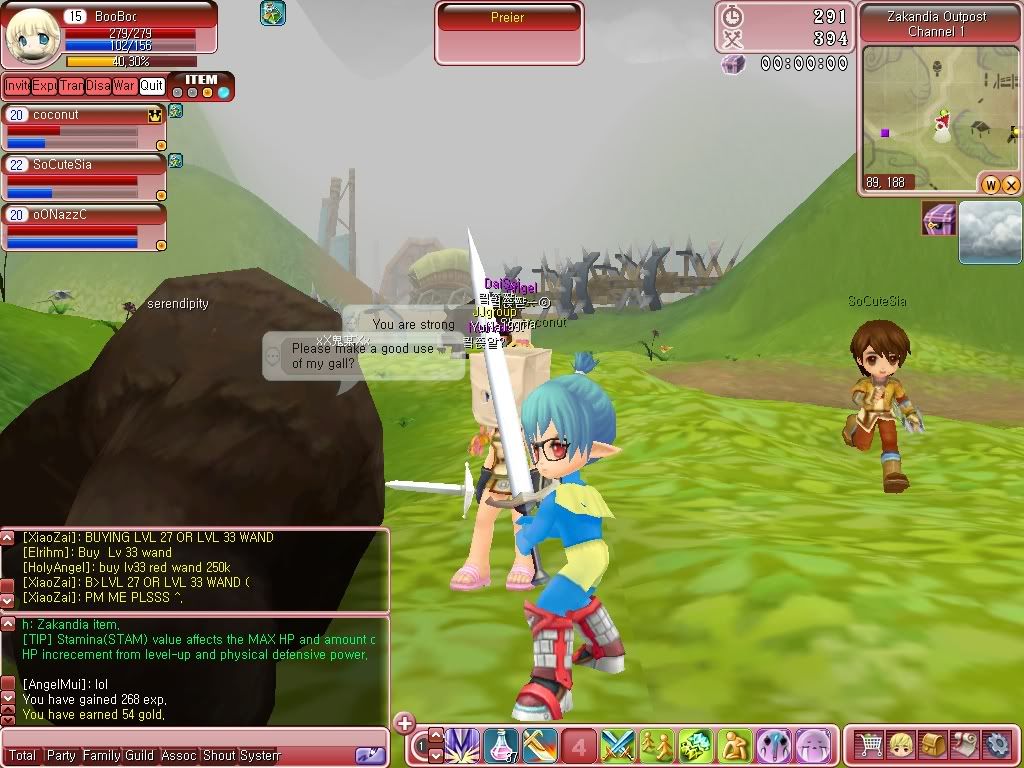Open the backpack inventory
Image resolution: width=1024 pixels, height=768 pixels.
click(933, 745)
